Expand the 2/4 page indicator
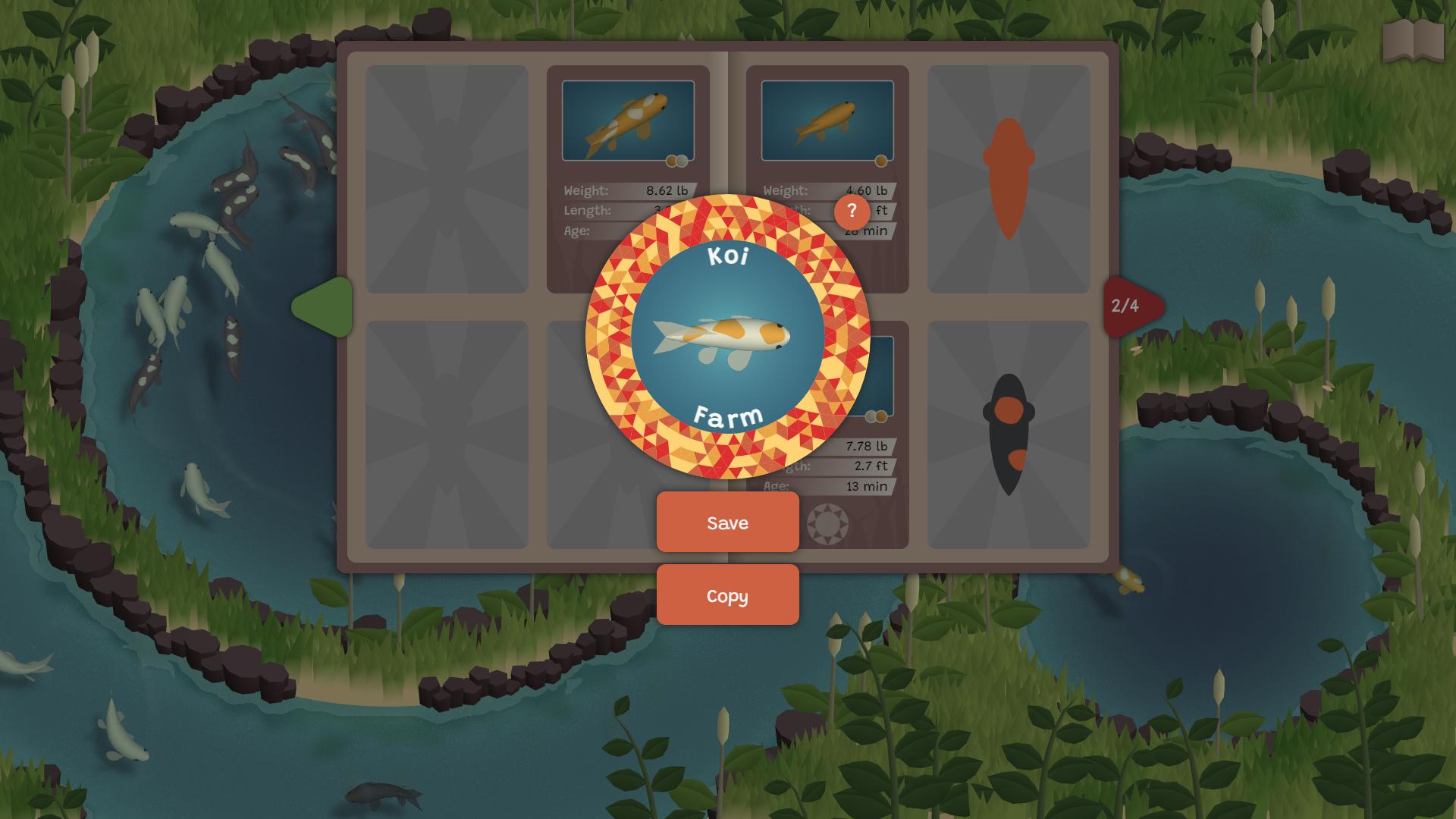The height and width of the screenshot is (819, 1456). pos(1126,308)
